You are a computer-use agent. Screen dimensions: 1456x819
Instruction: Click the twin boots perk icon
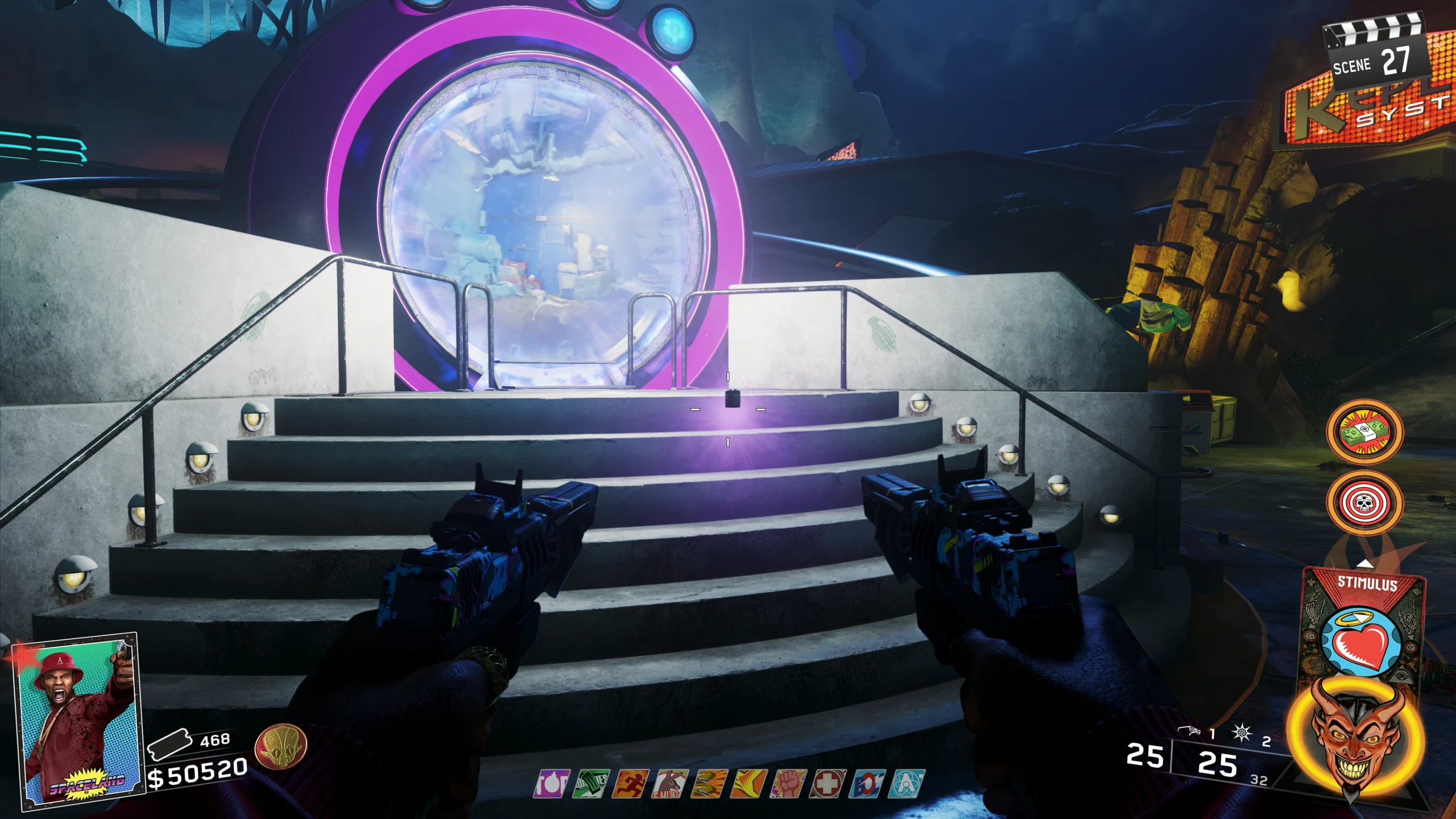pos(710,784)
